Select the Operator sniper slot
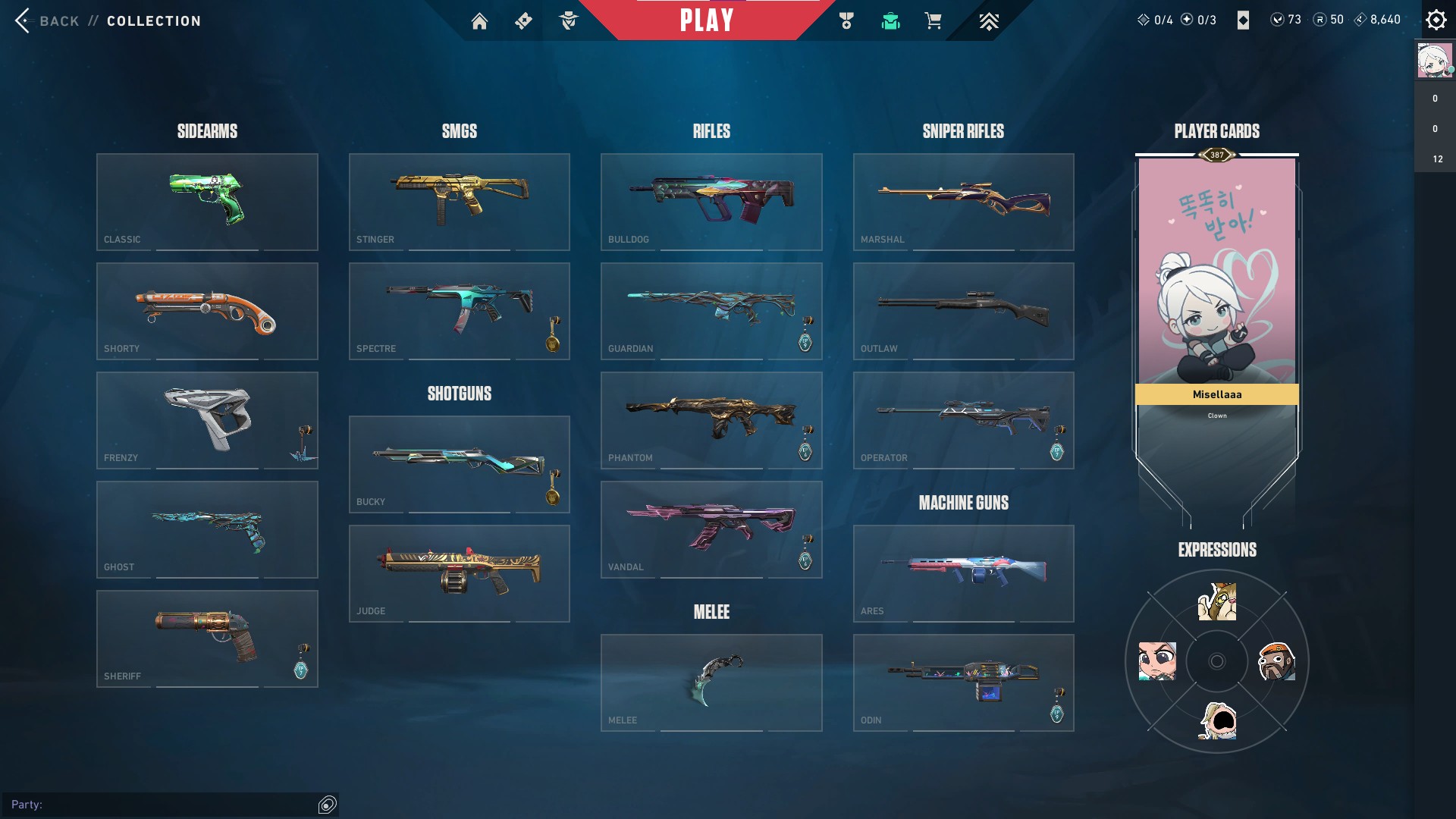1456x819 pixels. pos(963,420)
